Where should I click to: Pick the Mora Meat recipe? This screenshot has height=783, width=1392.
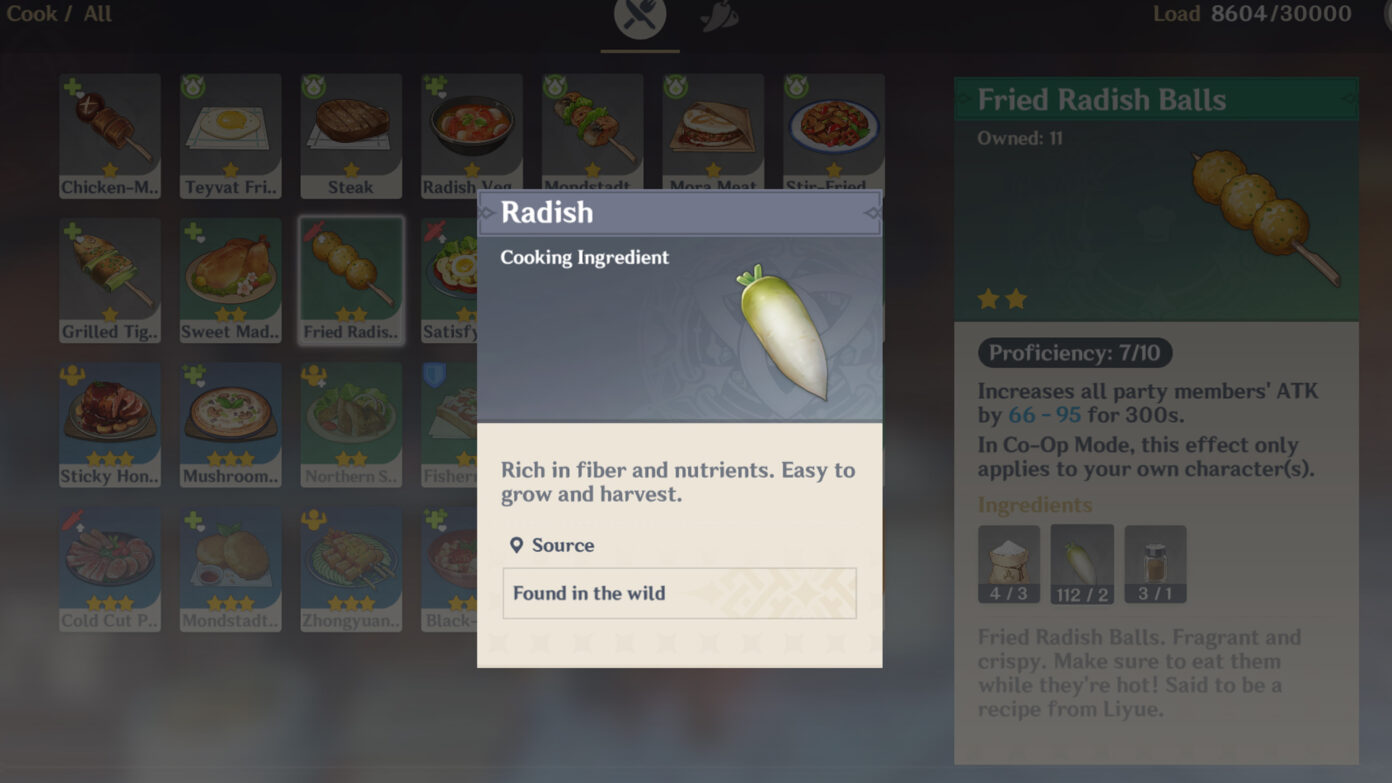(x=712, y=130)
